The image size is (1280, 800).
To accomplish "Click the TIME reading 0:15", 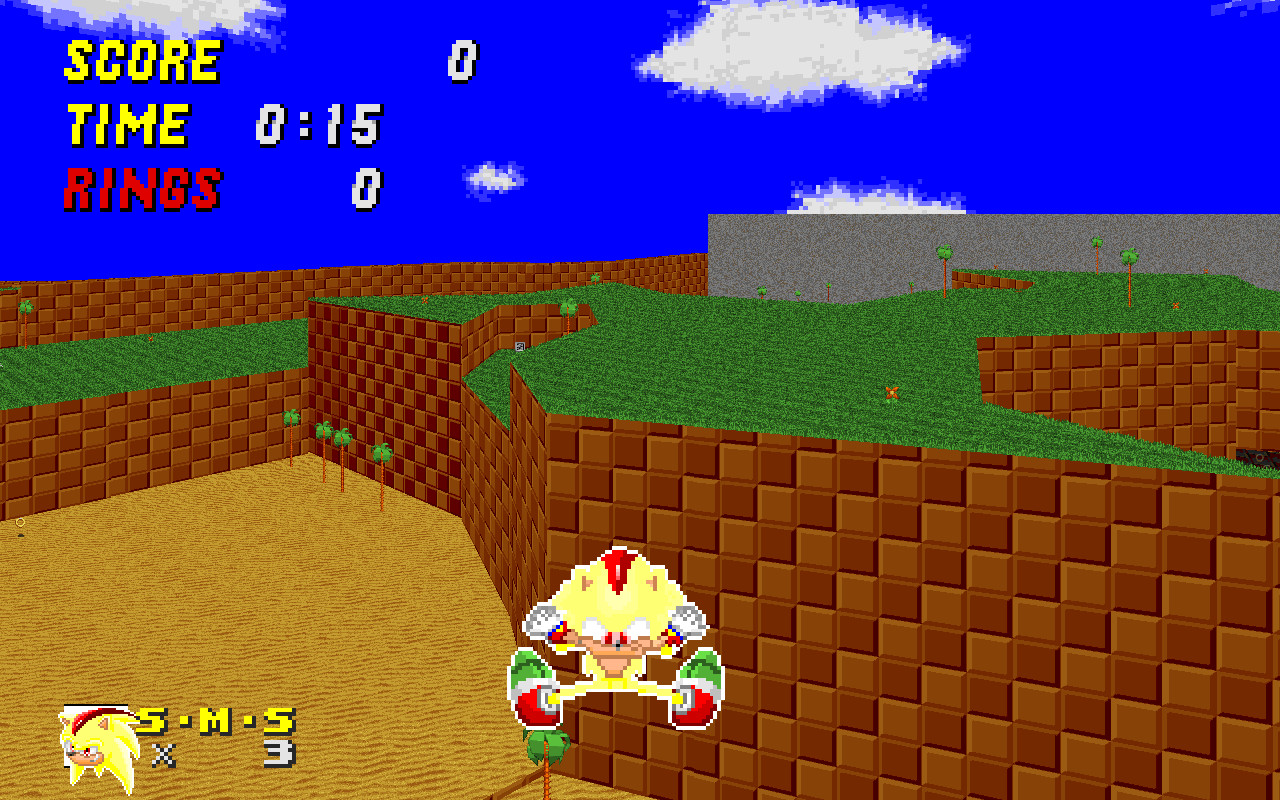I will [x=320, y=123].
